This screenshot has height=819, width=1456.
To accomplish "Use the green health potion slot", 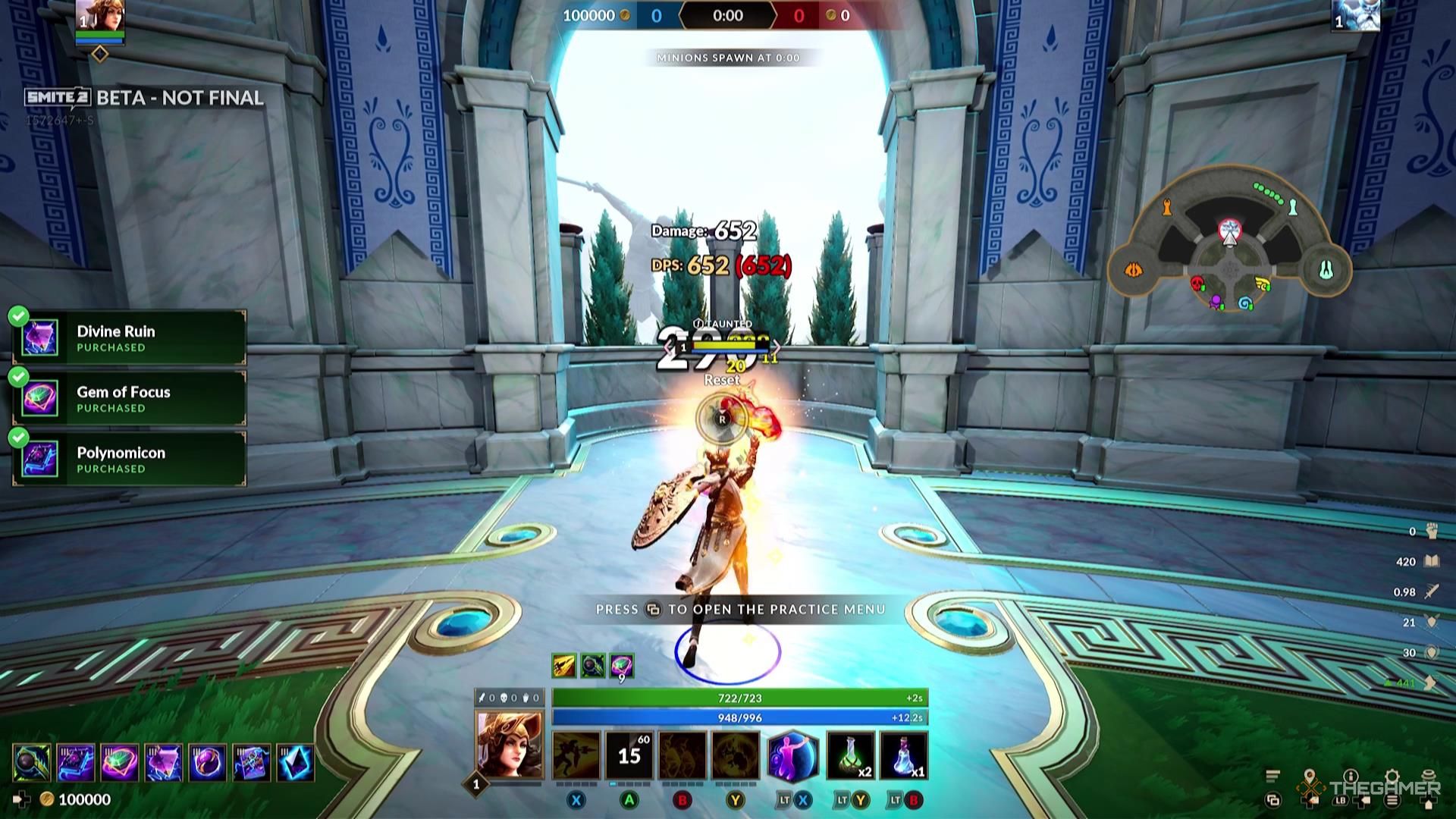I will pyautogui.click(x=850, y=756).
